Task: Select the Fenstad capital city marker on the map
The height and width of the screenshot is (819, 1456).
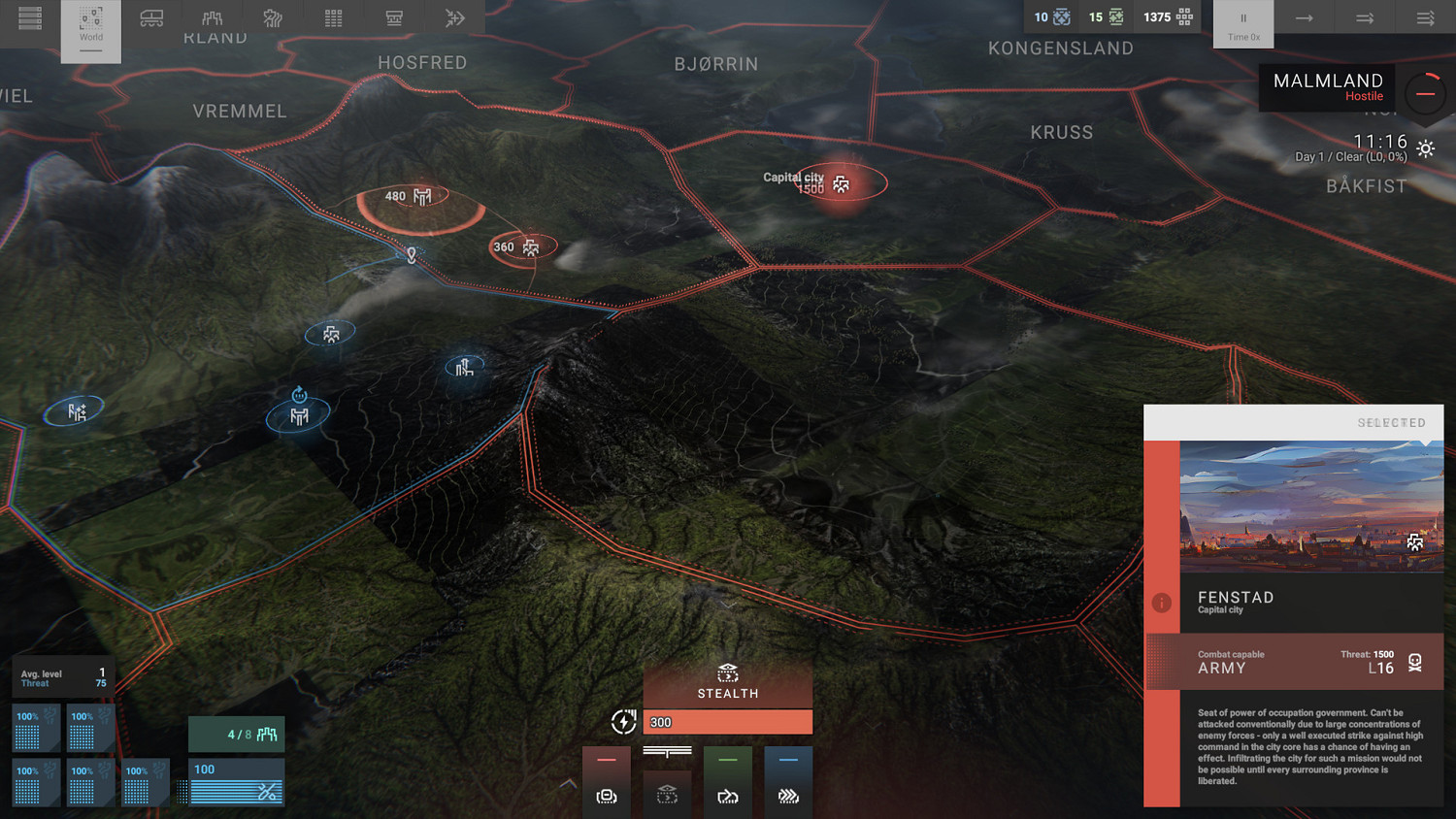Action: pos(839,182)
